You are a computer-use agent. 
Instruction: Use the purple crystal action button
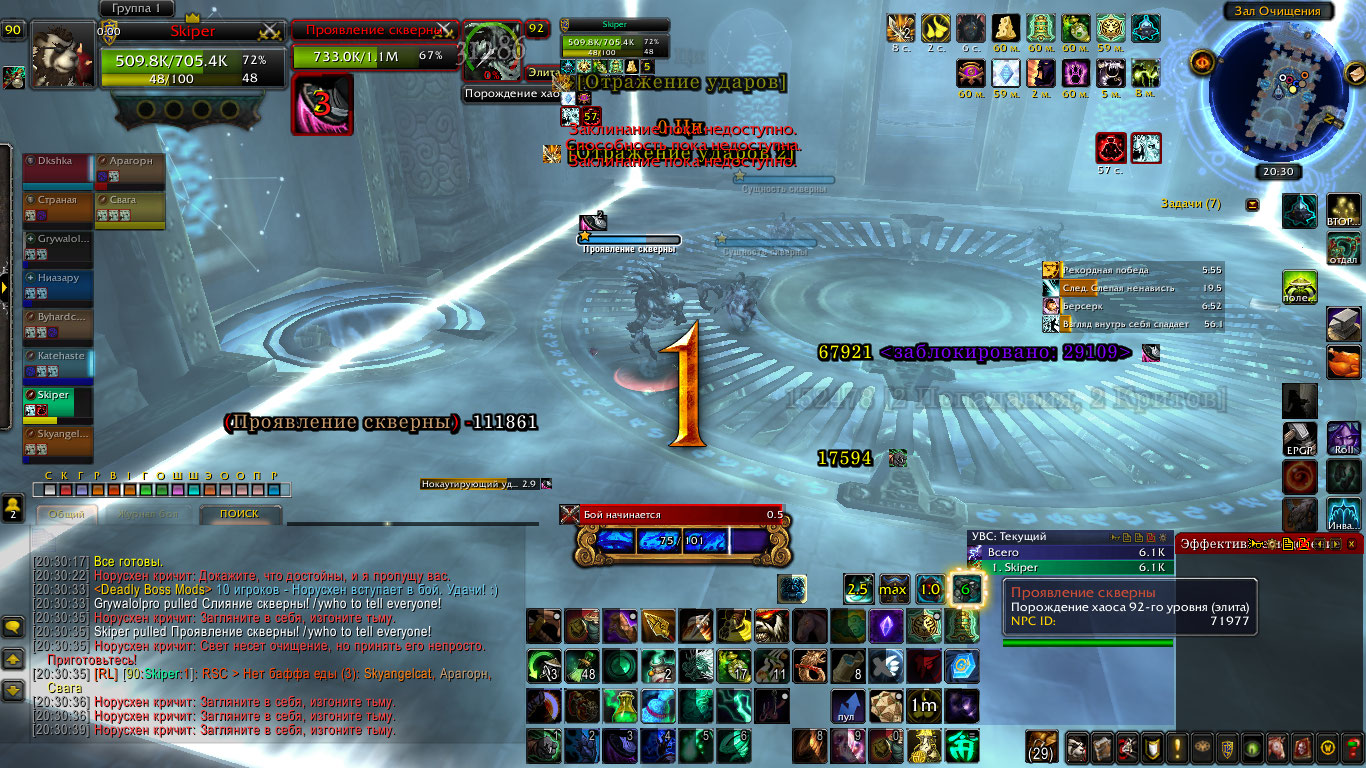[x=885, y=626]
